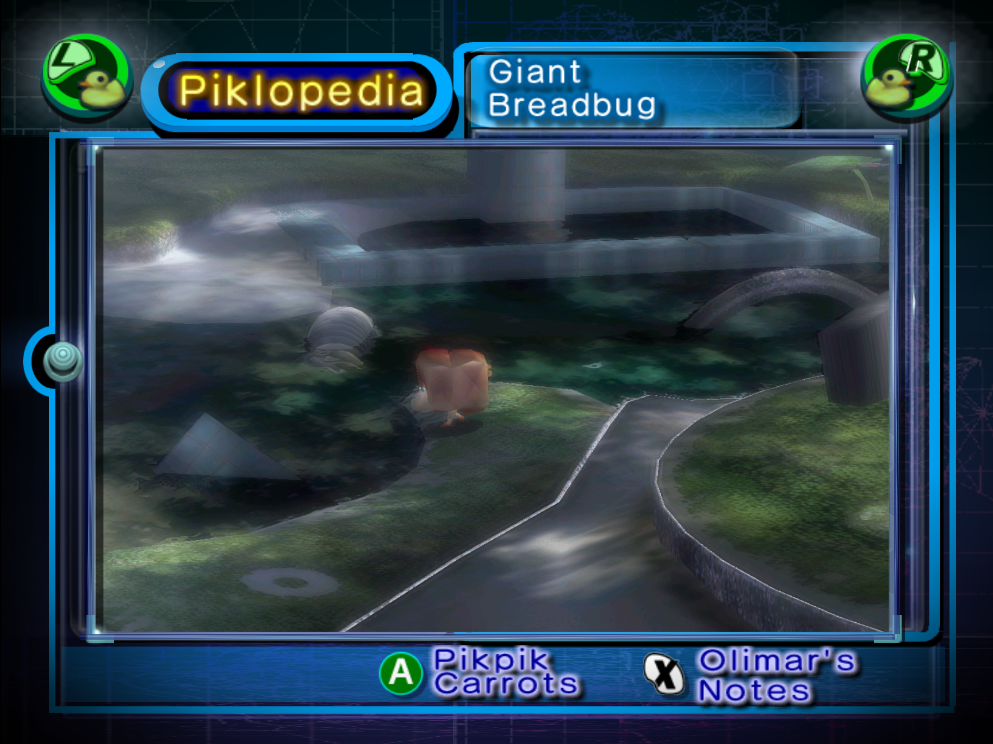Click the Giant Breadbug name panel
This screenshot has width=993, height=744.
pos(632,89)
